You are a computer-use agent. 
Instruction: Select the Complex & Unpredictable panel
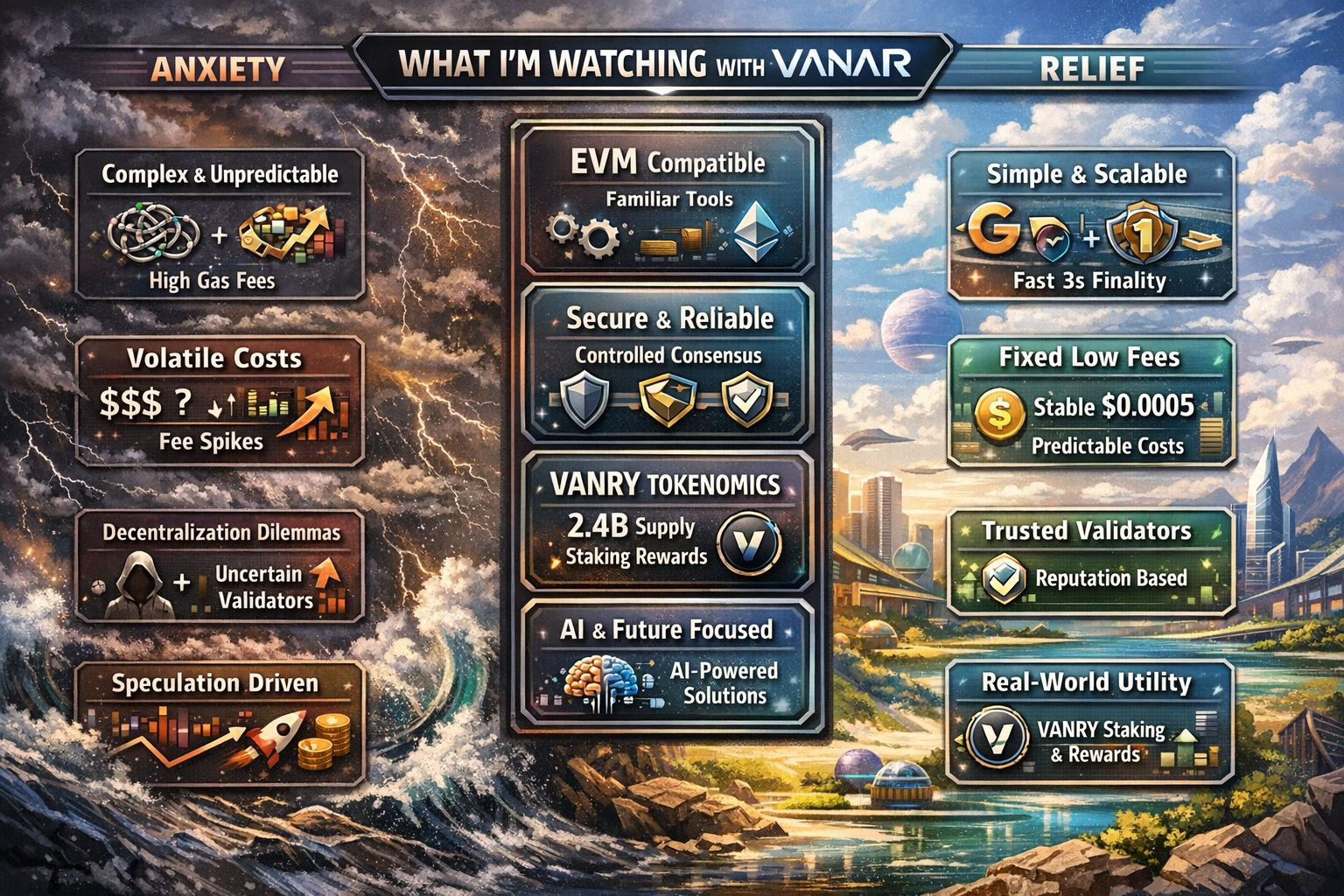[220, 225]
